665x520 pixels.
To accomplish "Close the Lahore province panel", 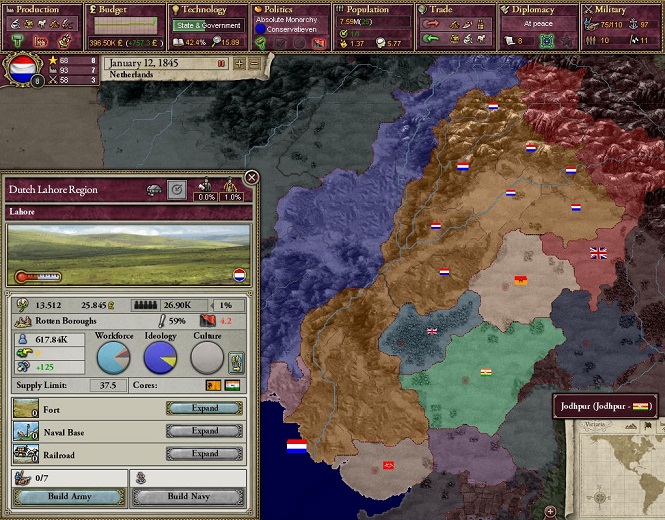I will (x=252, y=177).
